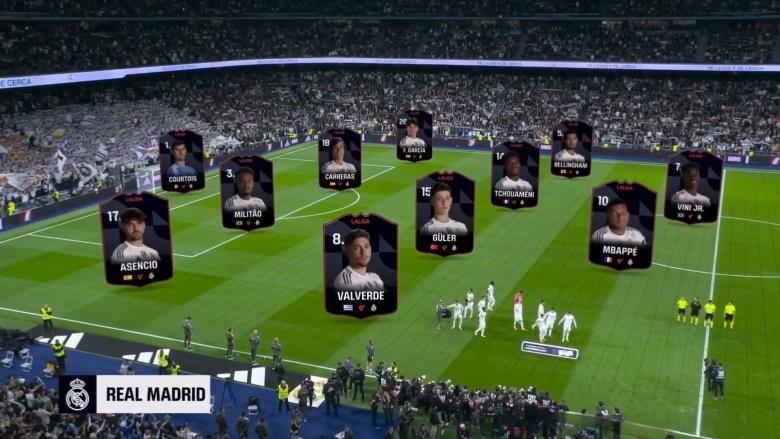This screenshot has width=780, height=439.
Task: Select the Carreras player card
Action: [340, 159]
